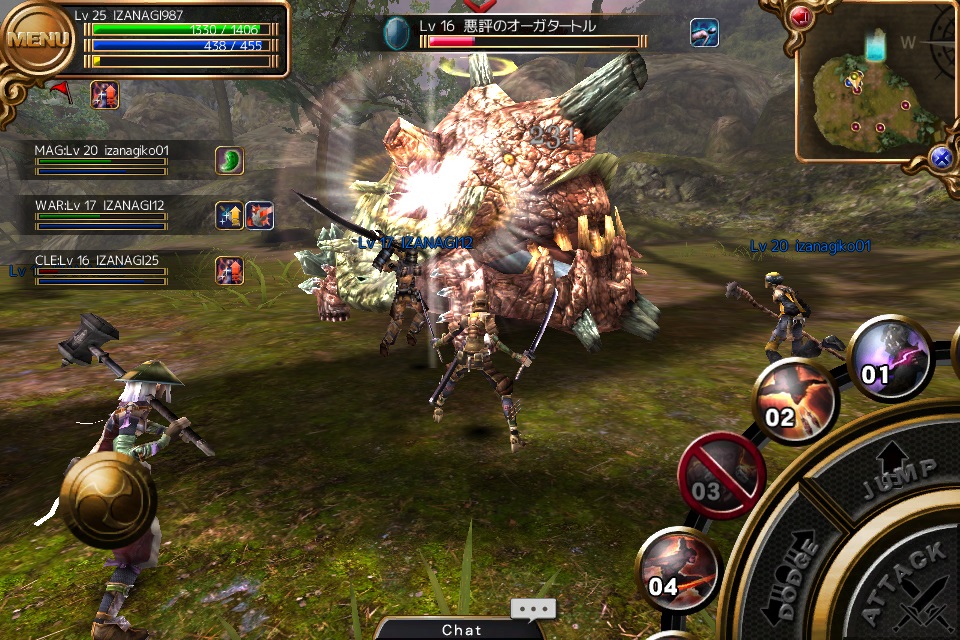Click the target's blue shield icon
The width and height of the screenshot is (960, 640).
397,33
